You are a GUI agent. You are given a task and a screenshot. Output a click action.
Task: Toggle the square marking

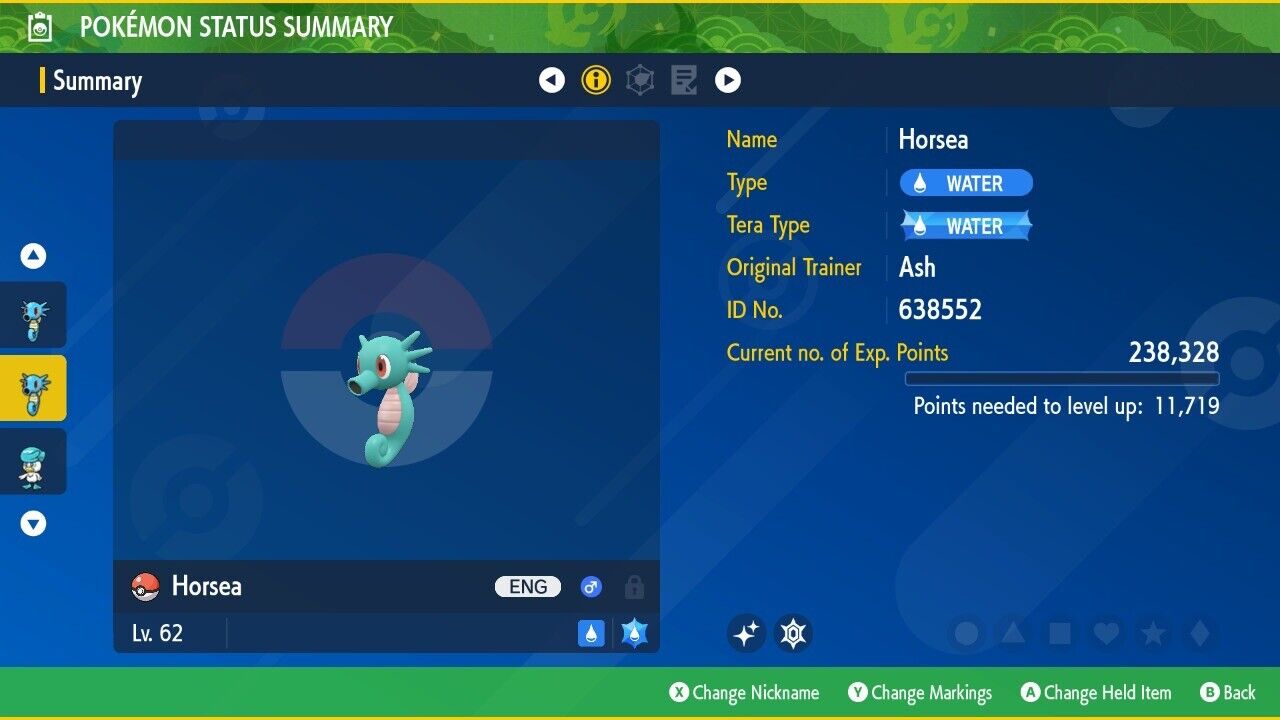pyautogui.click(x=1059, y=633)
